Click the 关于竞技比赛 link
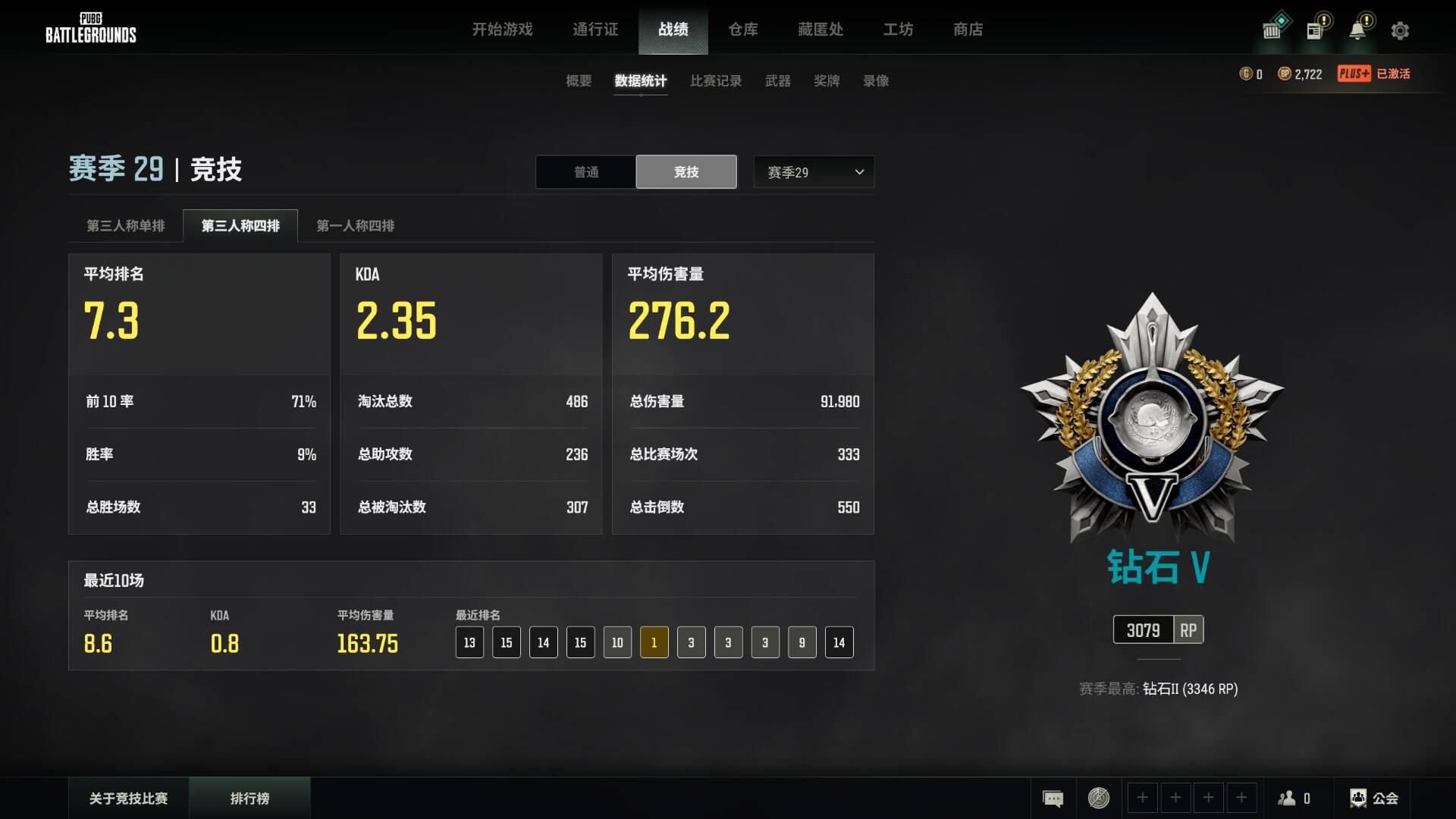Image resolution: width=1456 pixels, height=819 pixels. pos(129,798)
